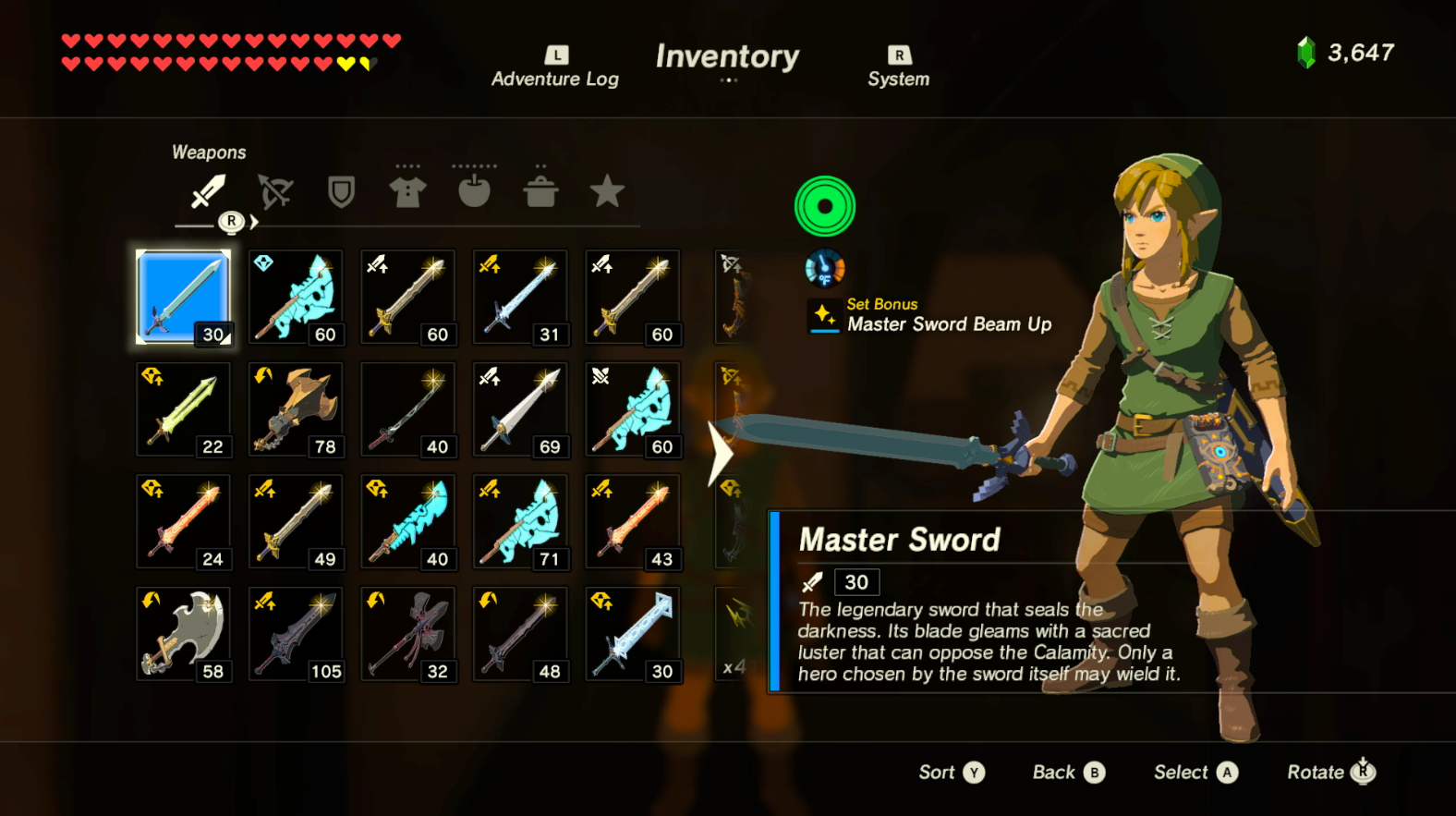The width and height of the screenshot is (1456, 816).
Task: Click the attack power sword icon beside 30
Action: (x=812, y=581)
